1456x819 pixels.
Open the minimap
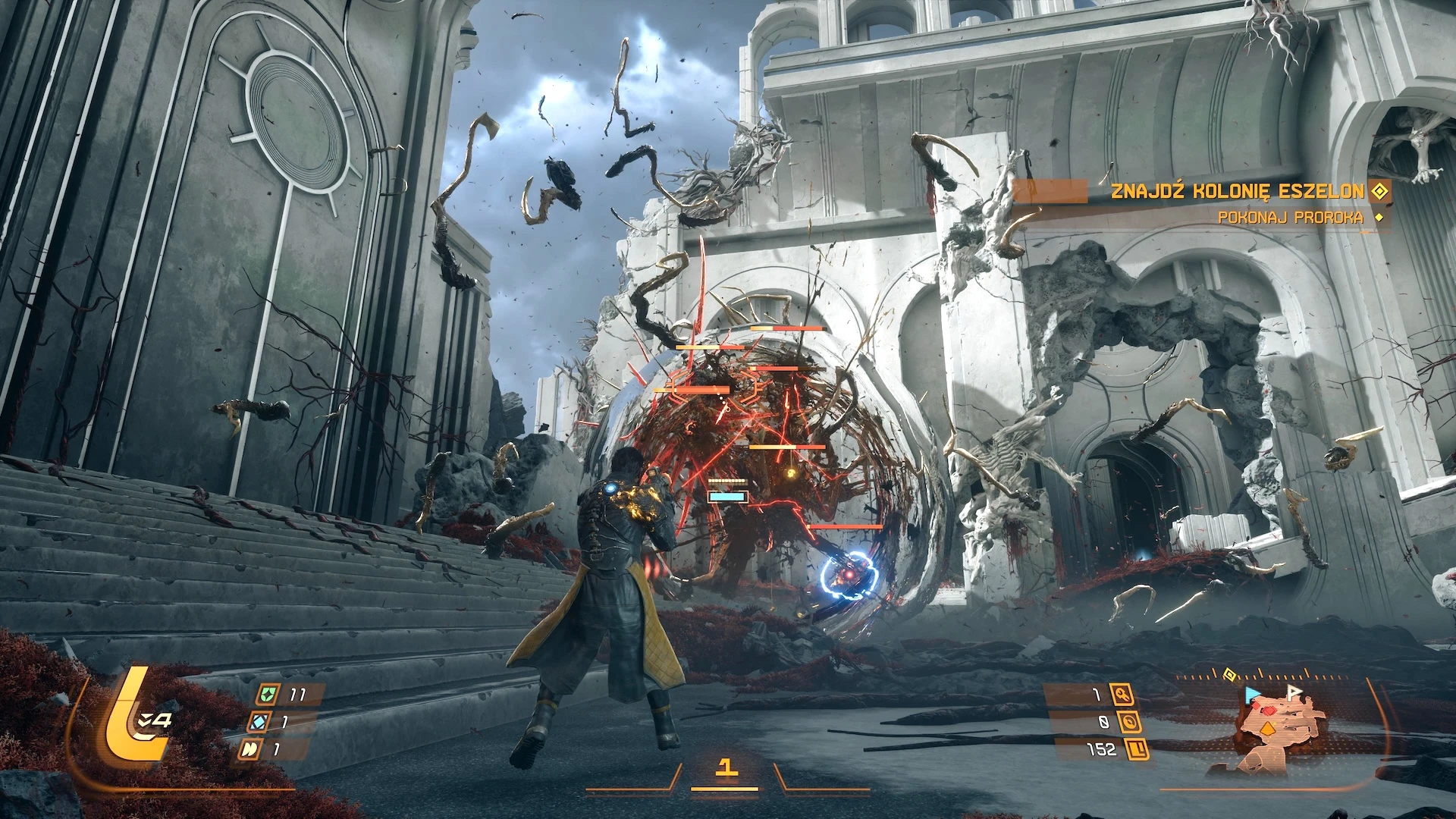click(1280, 727)
